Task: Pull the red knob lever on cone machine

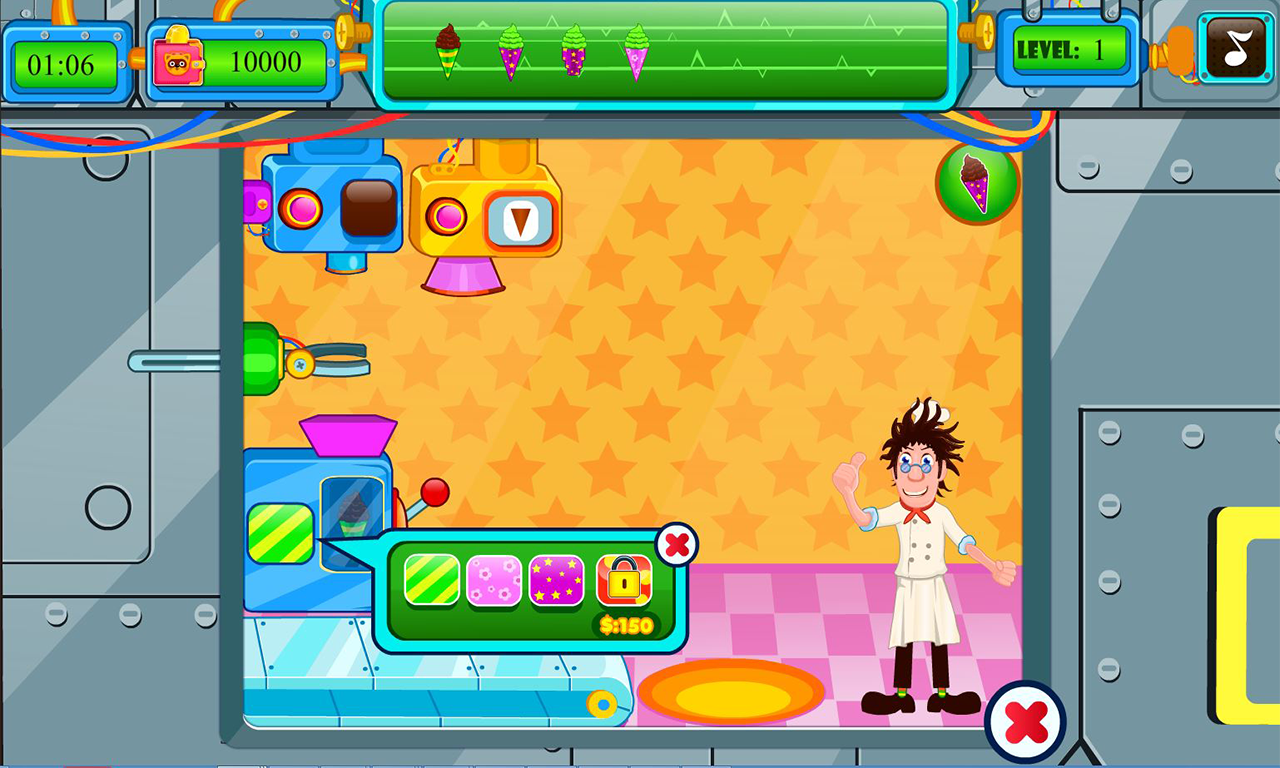Action: point(435,492)
